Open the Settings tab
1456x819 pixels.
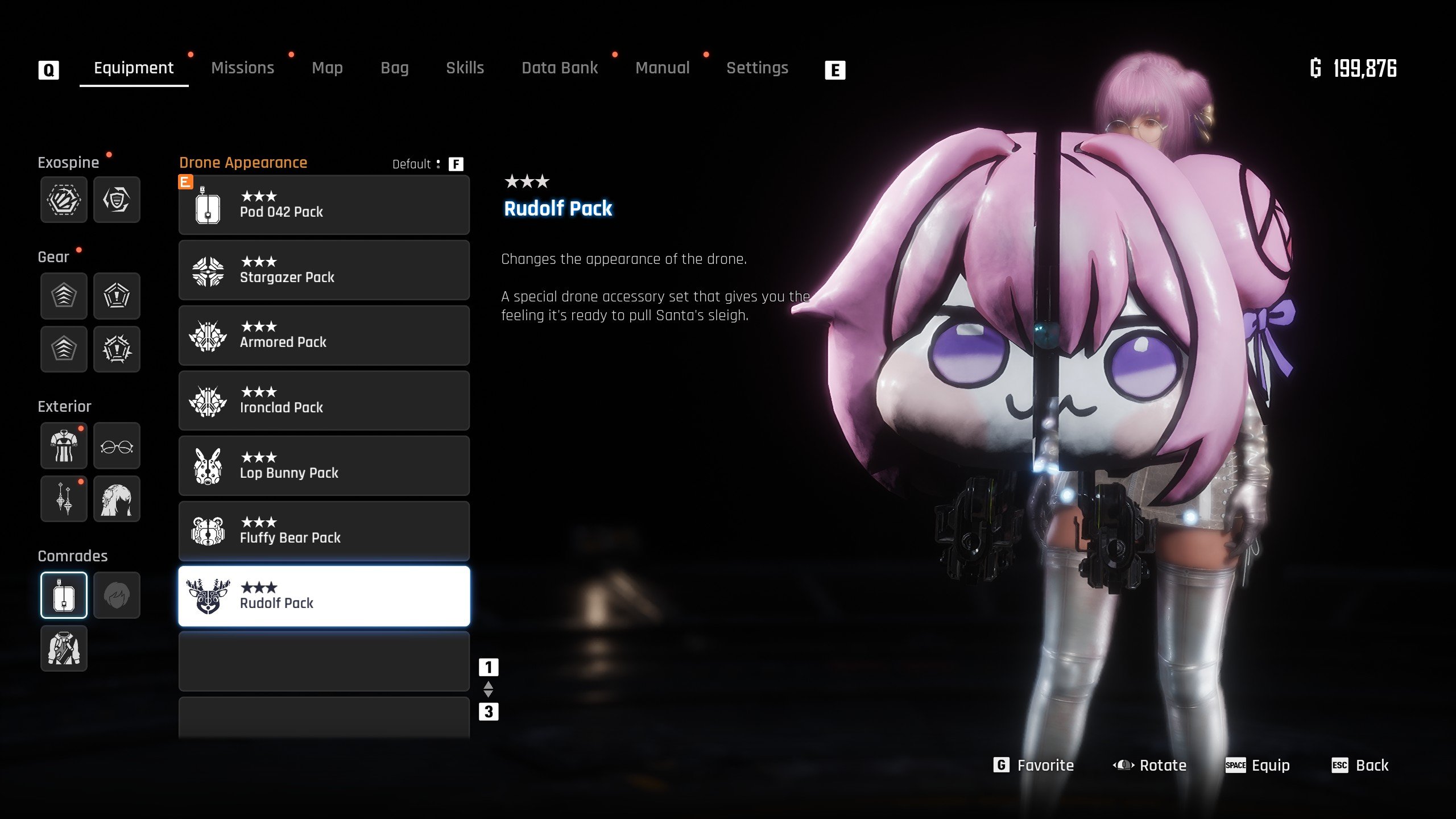tap(757, 68)
